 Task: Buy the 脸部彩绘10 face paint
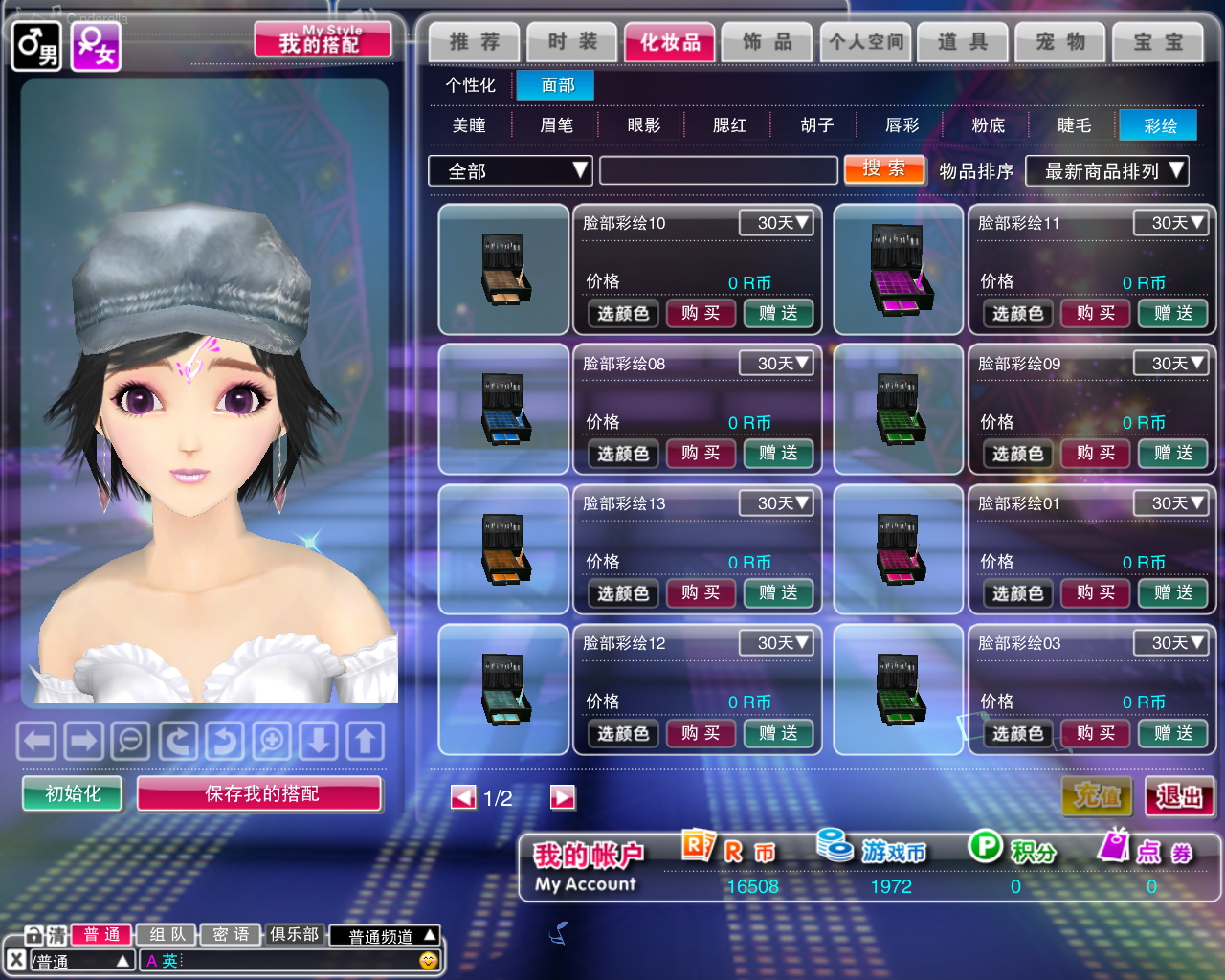click(701, 313)
